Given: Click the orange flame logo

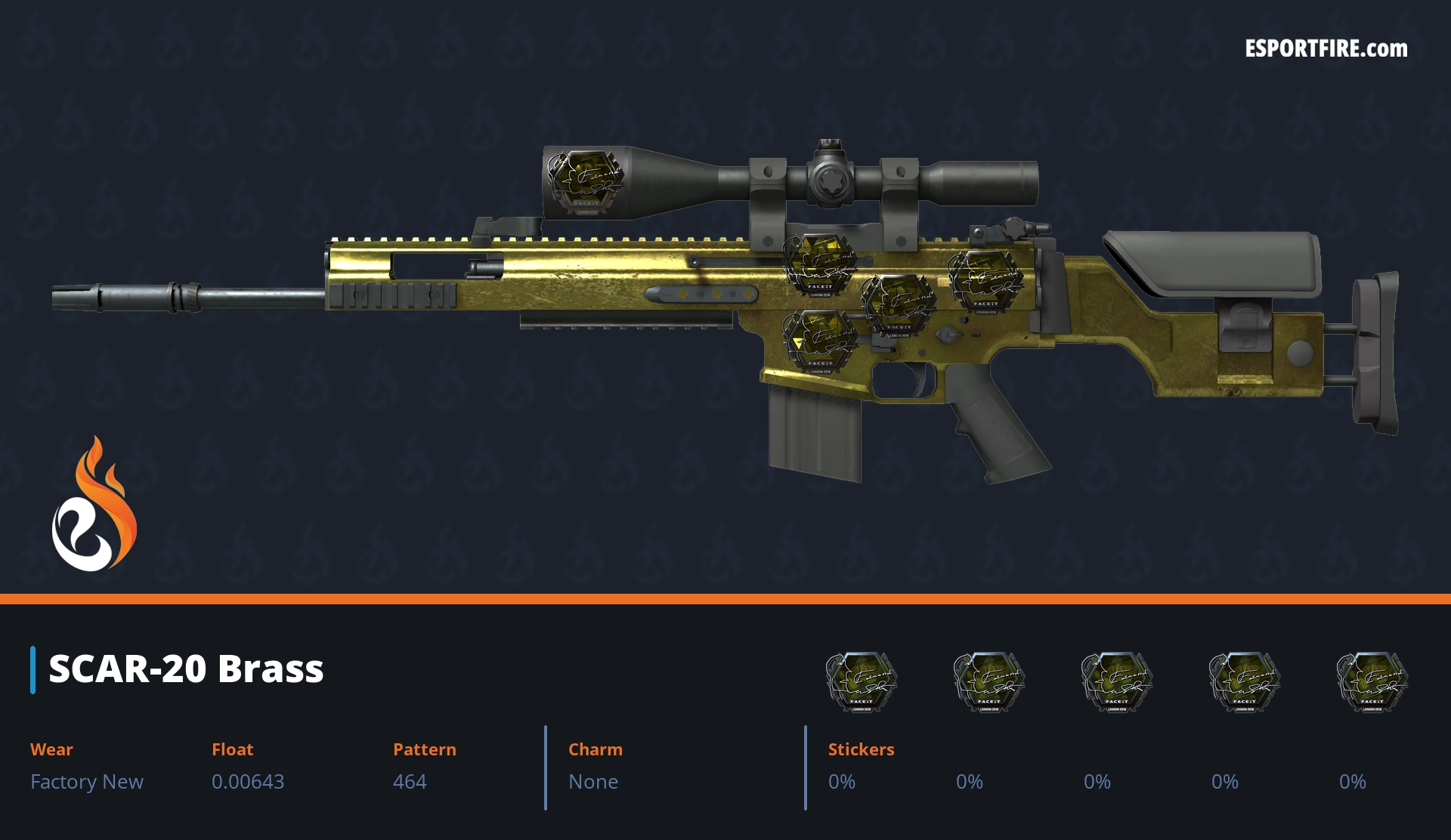Looking at the screenshot, I should (94, 505).
